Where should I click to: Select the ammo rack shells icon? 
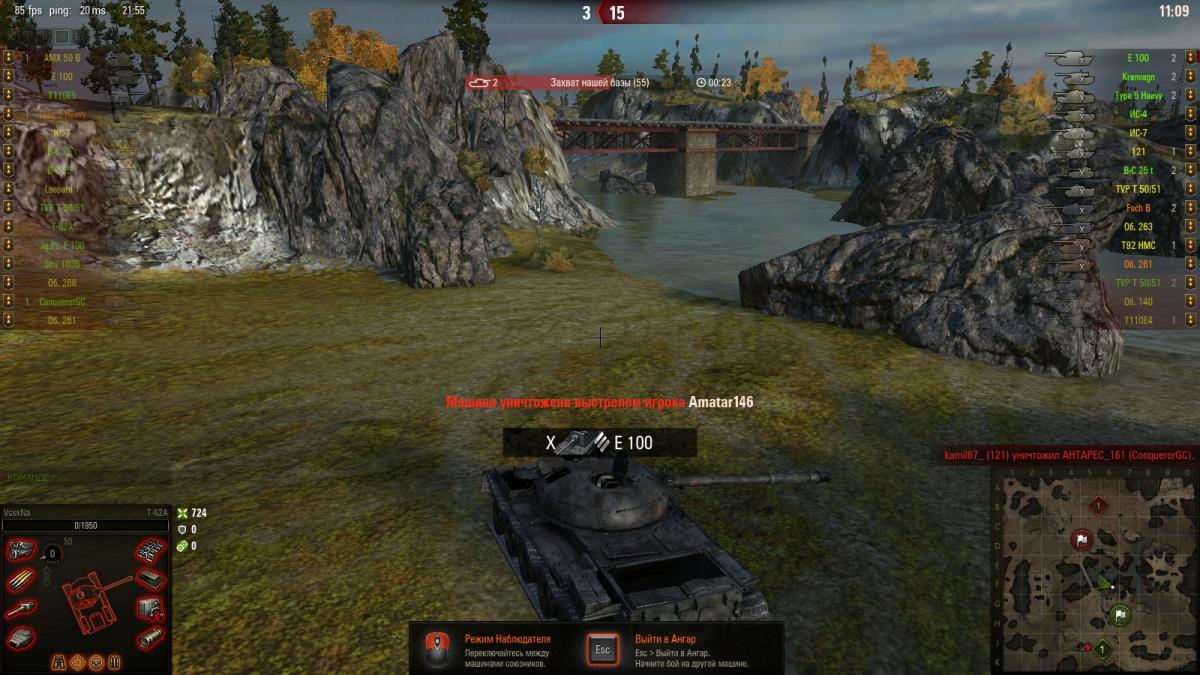pyautogui.click(x=21, y=579)
